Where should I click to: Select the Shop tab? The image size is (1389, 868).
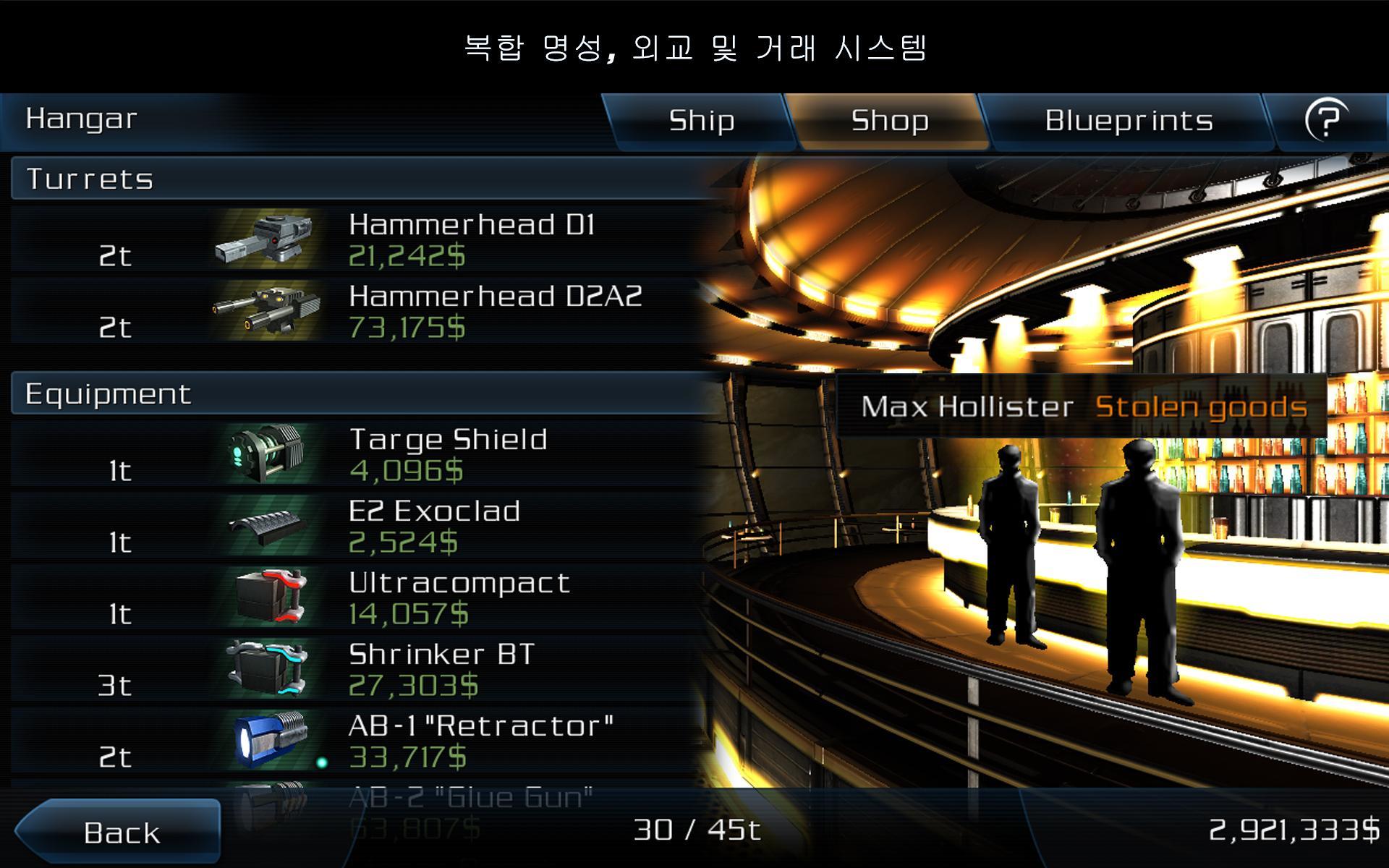click(x=891, y=121)
